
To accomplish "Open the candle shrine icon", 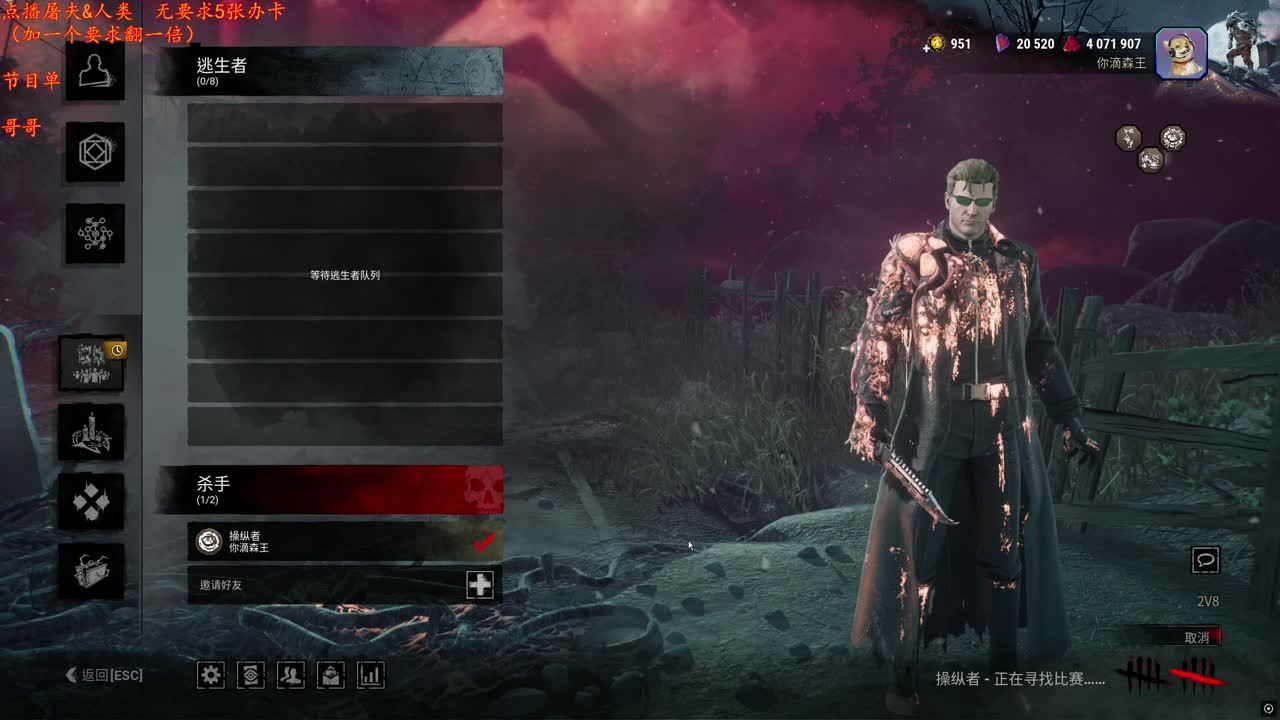I will (92, 432).
